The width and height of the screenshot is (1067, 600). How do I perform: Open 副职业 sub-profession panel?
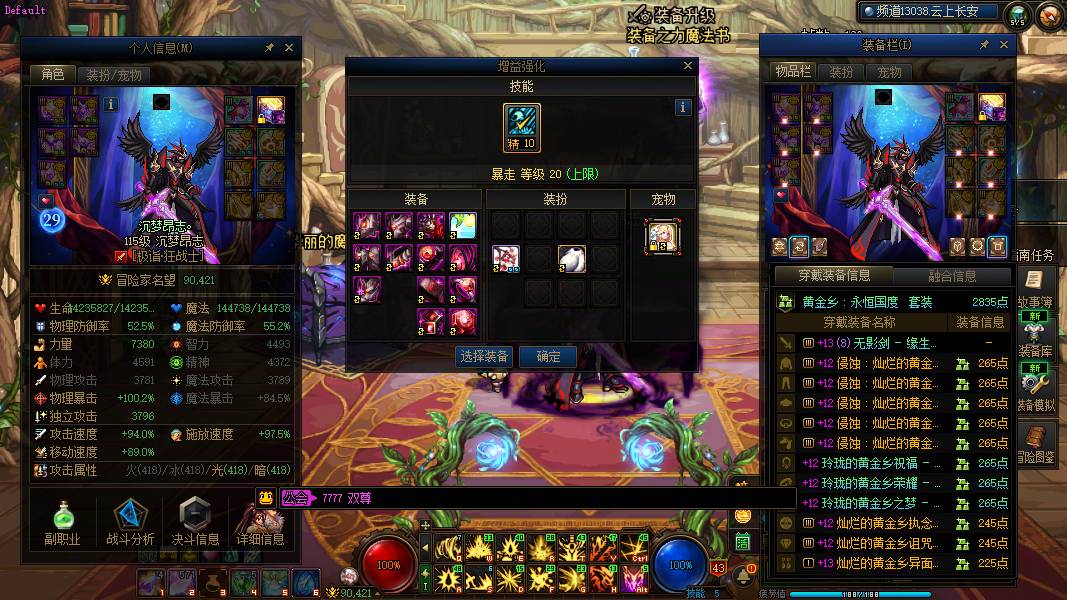(x=63, y=520)
